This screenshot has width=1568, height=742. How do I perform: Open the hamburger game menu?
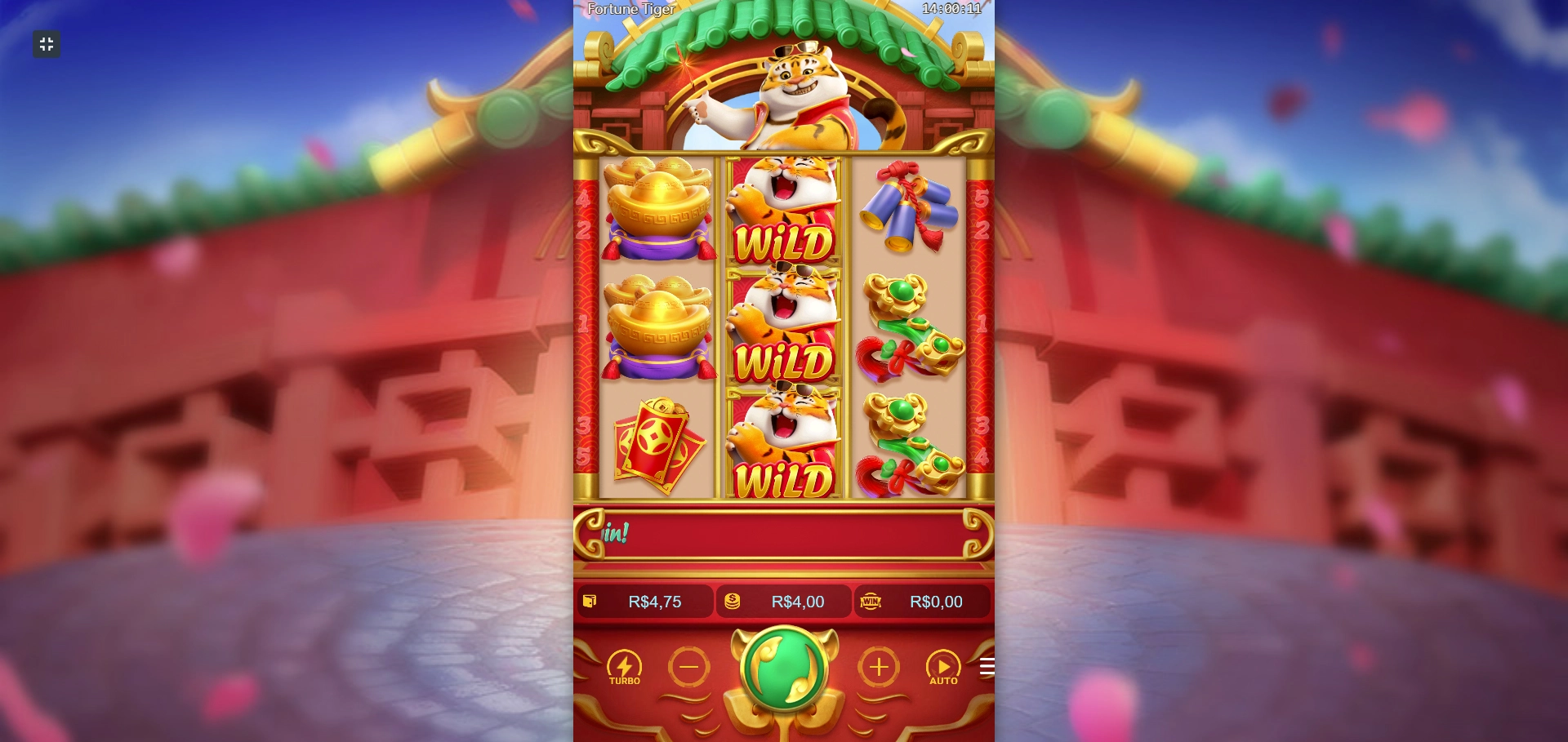(987, 665)
